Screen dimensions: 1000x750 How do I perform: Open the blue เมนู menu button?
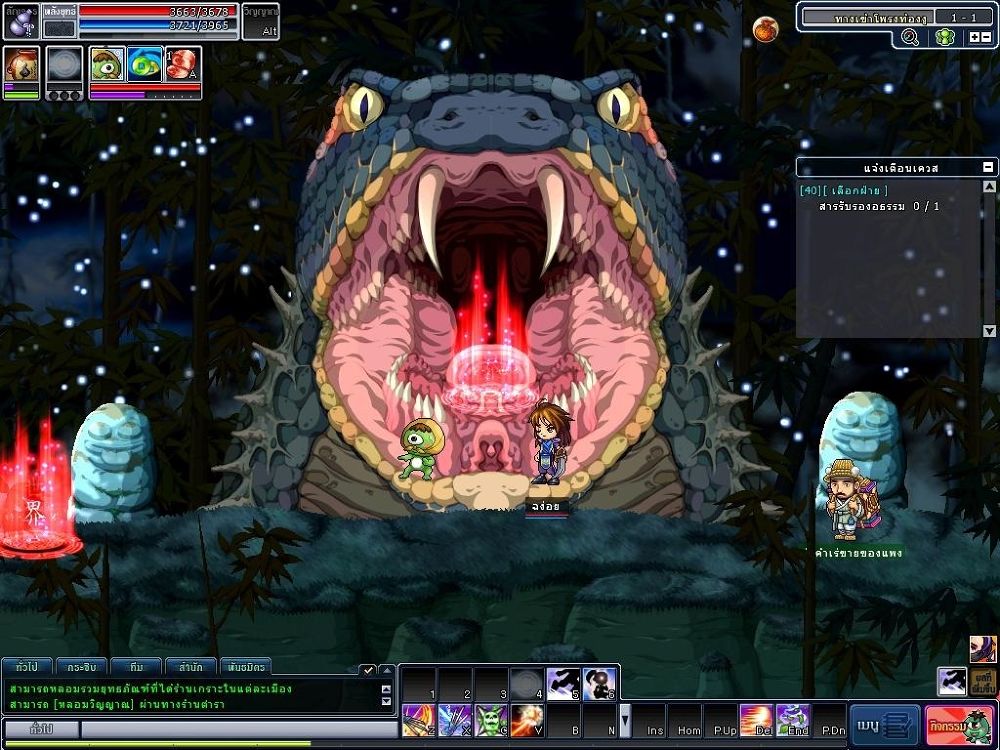(x=884, y=724)
